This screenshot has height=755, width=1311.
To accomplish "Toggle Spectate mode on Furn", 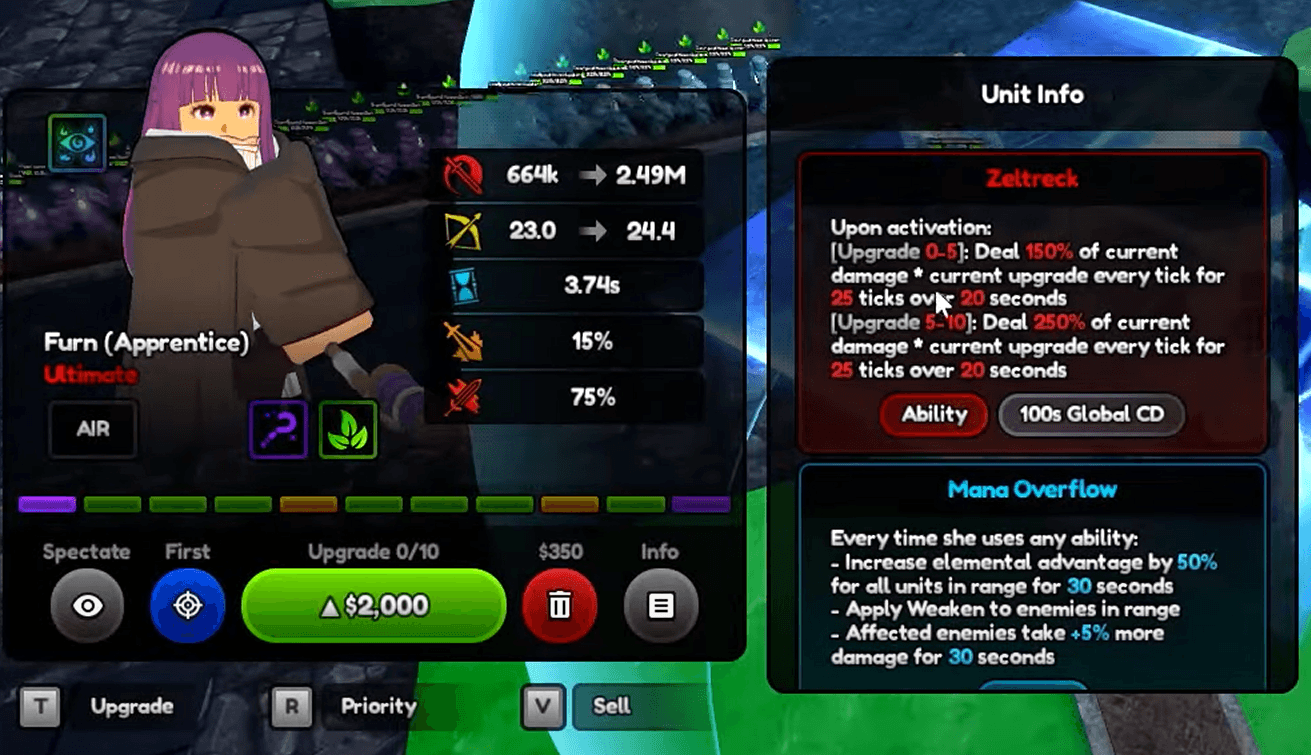I will tap(86, 607).
